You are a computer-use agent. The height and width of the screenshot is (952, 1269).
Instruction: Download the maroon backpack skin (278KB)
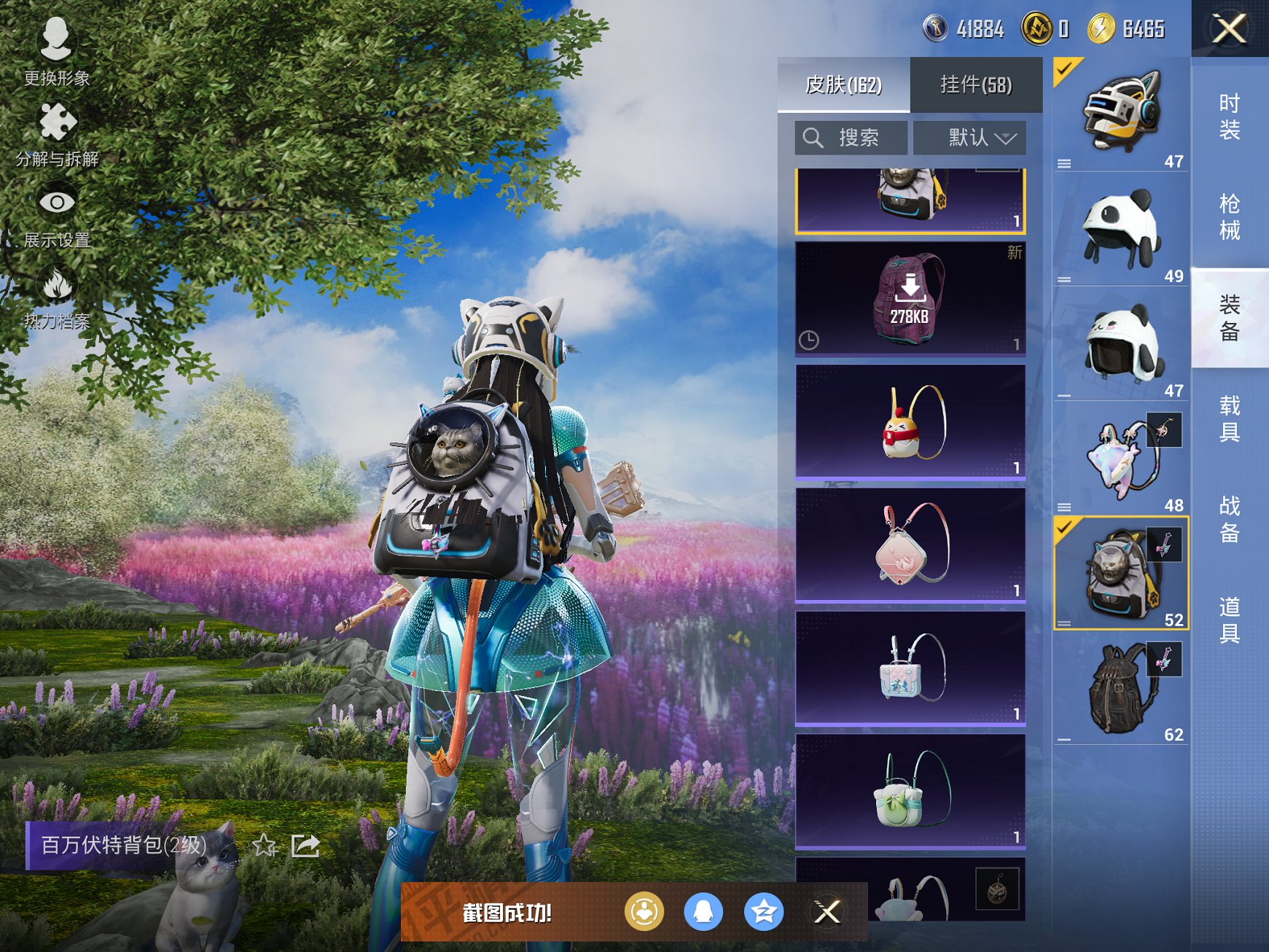910,298
